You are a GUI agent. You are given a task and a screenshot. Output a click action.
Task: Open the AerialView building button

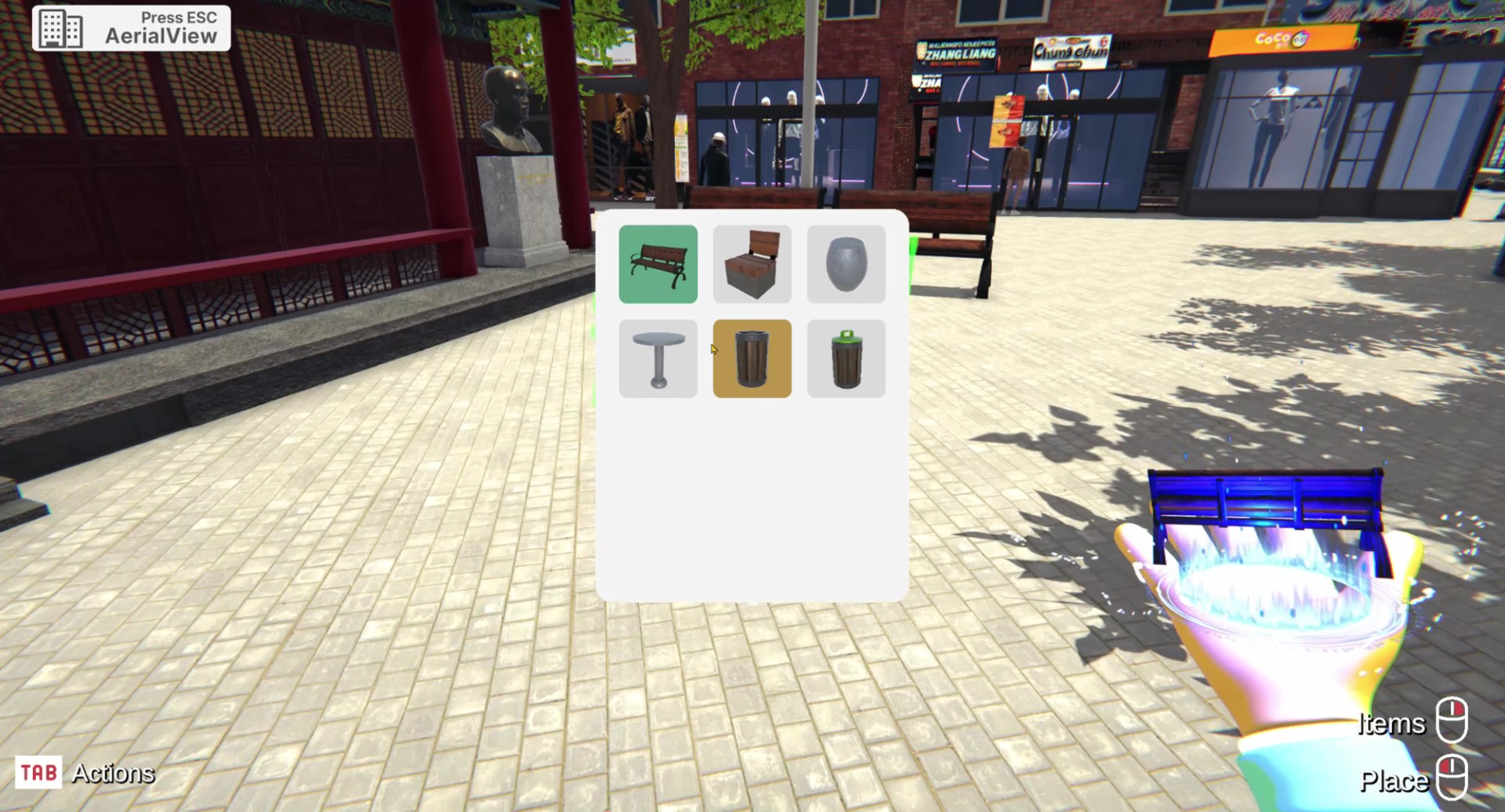[131, 28]
